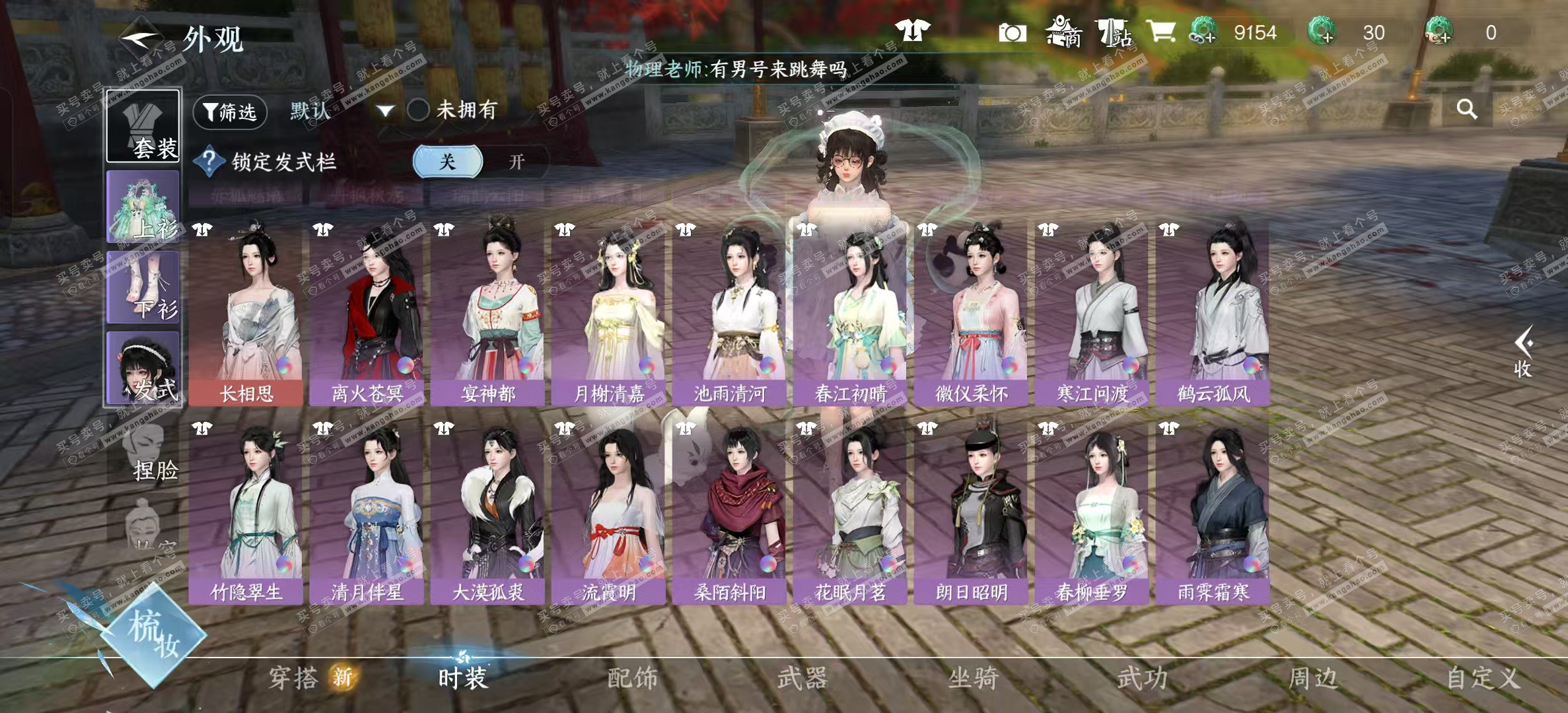Switch 锁定发式栏 toggle to 开
Image resolution: width=1568 pixels, height=713 pixels.
click(x=516, y=162)
